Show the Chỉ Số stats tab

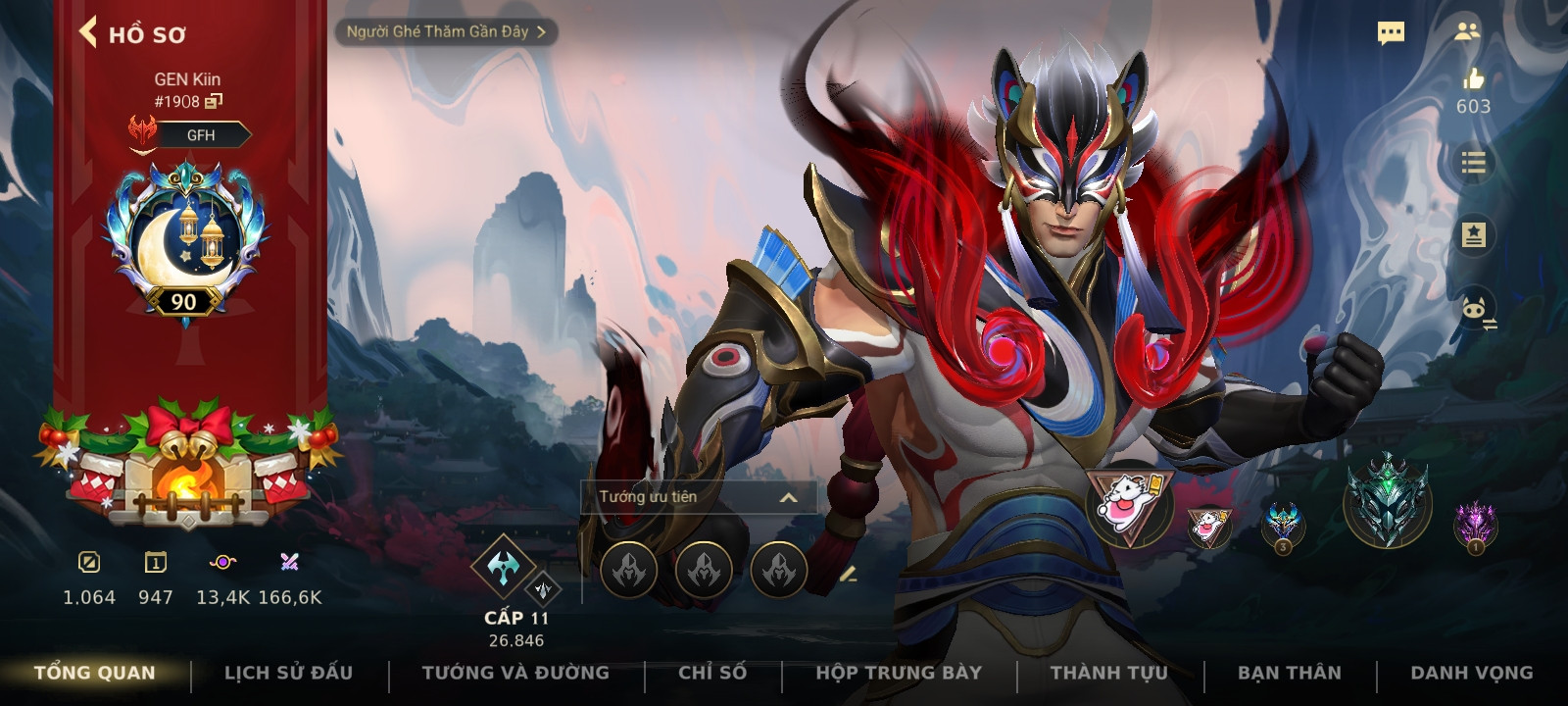click(x=712, y=673)
